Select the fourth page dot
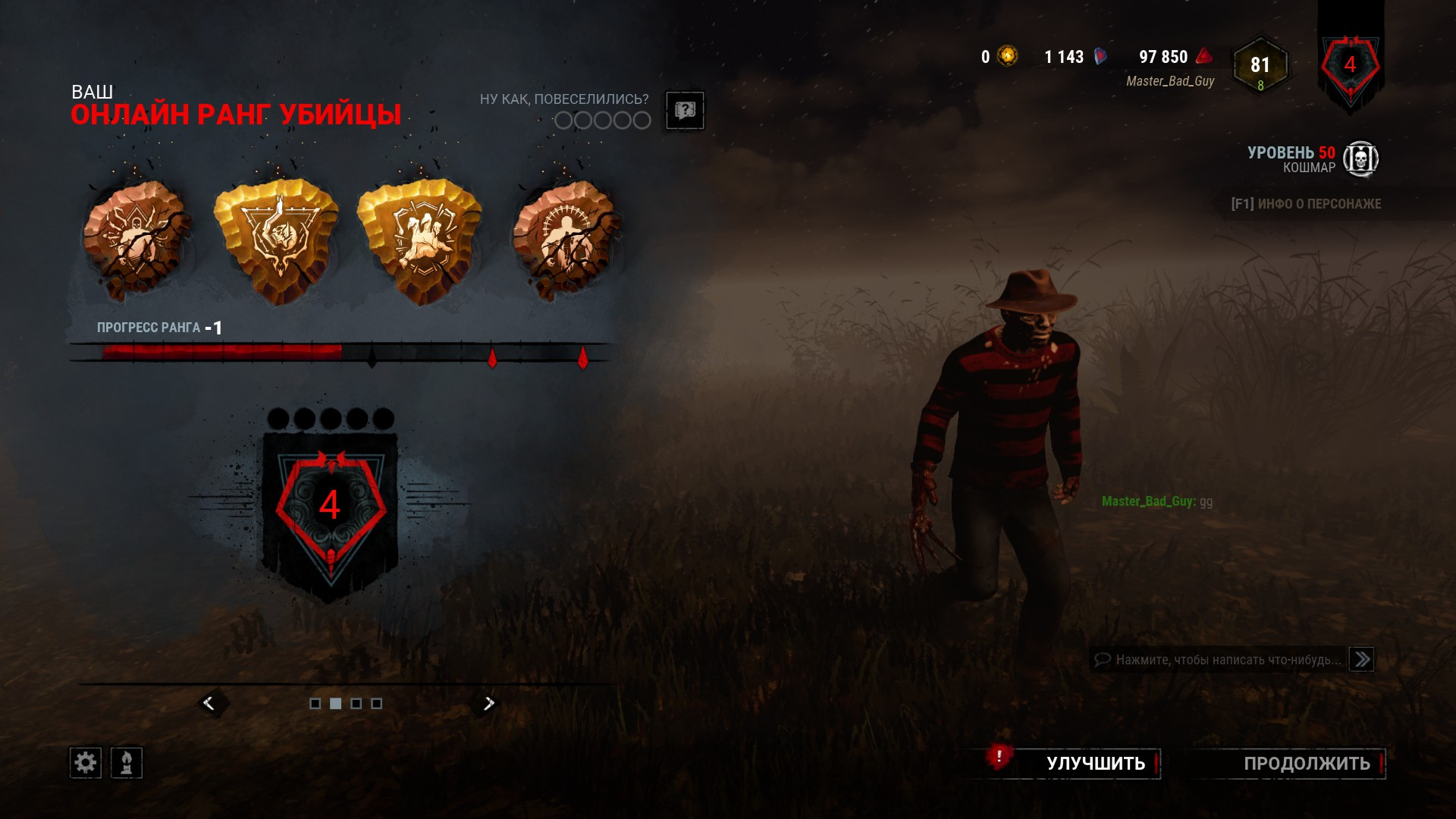This screenshot has height=819, width=1456. 376,703
